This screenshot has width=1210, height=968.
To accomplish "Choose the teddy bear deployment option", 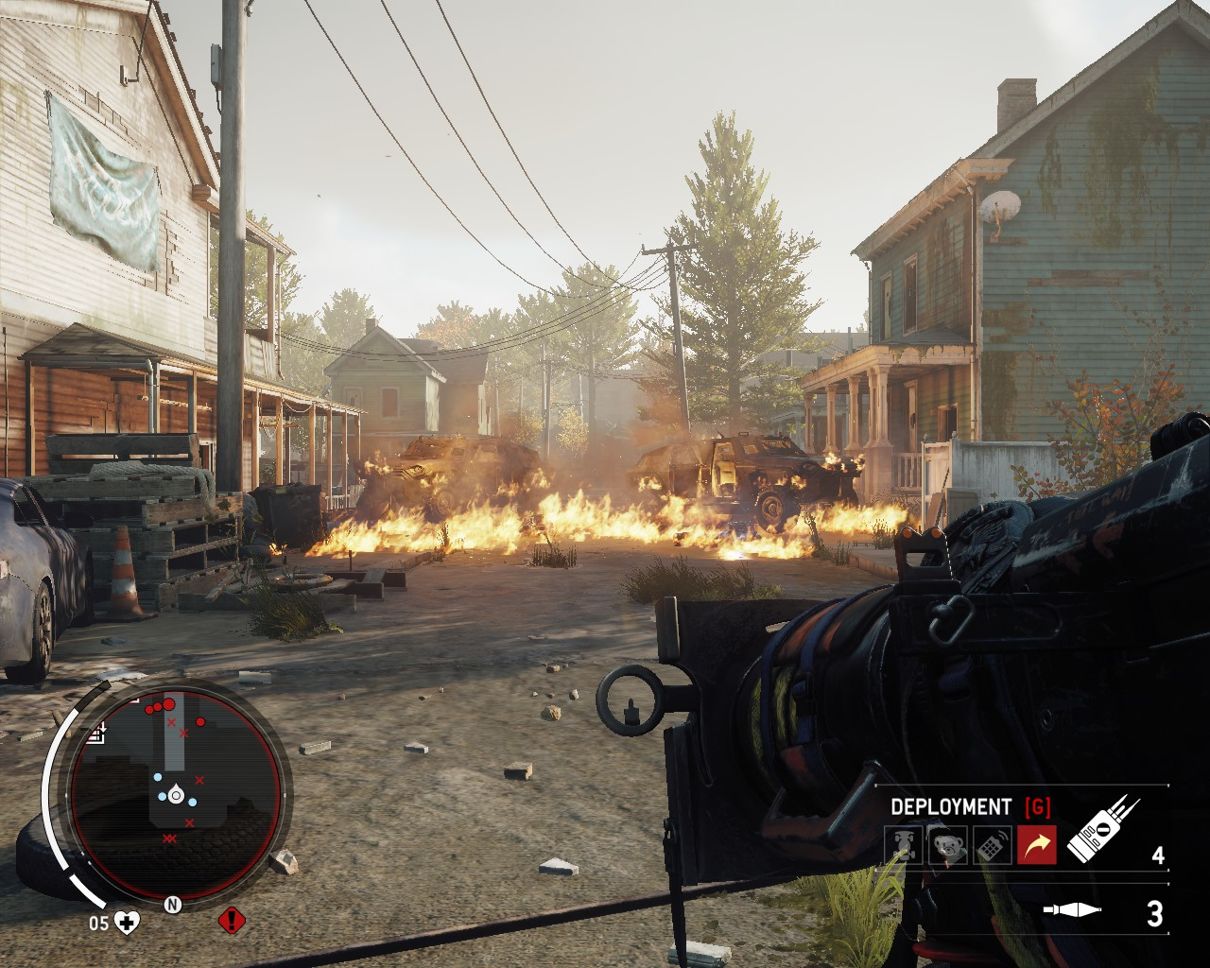I will [x=947, y=845].
